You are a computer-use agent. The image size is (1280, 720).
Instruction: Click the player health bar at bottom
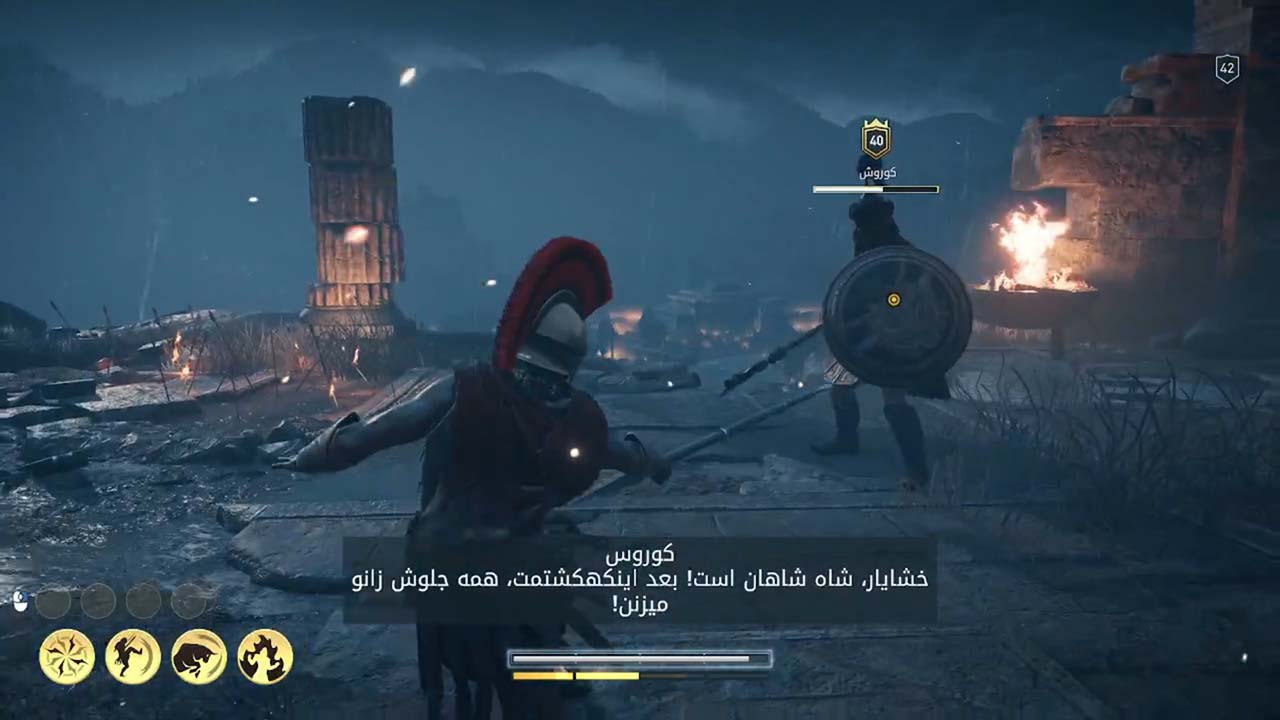639,658
